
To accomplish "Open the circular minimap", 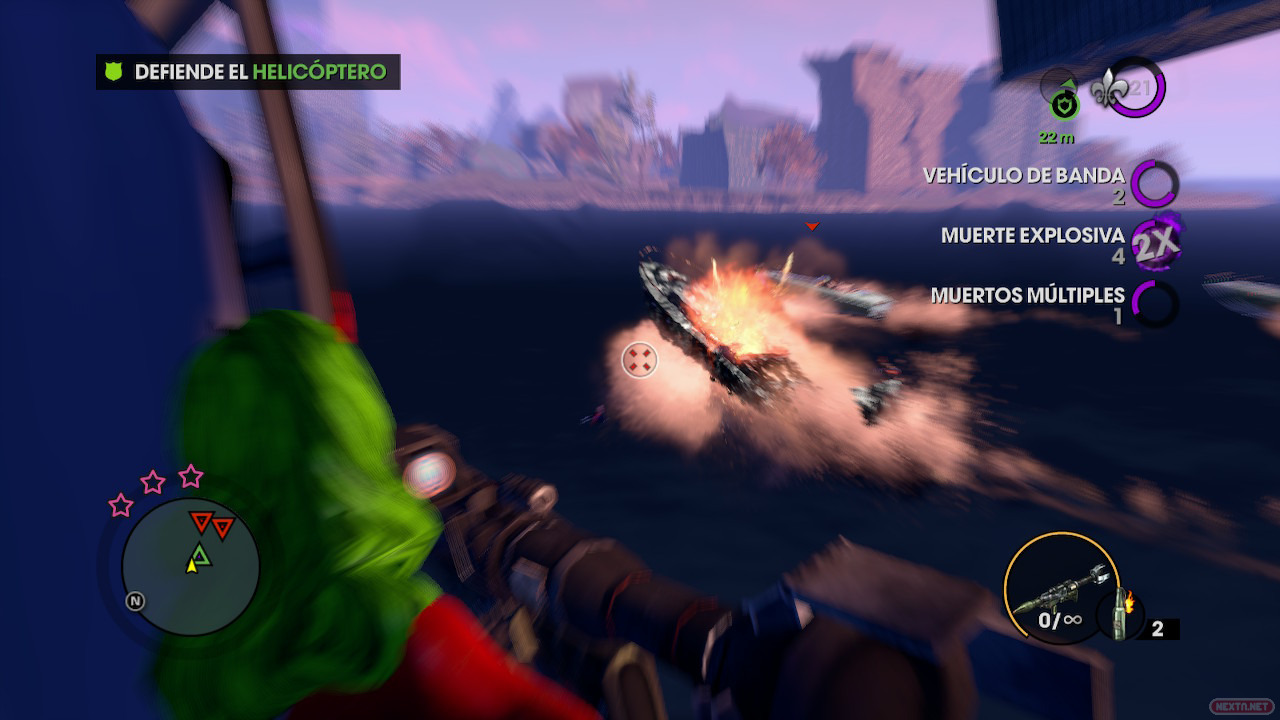I will pyautogui.click(x=191, y=567).
